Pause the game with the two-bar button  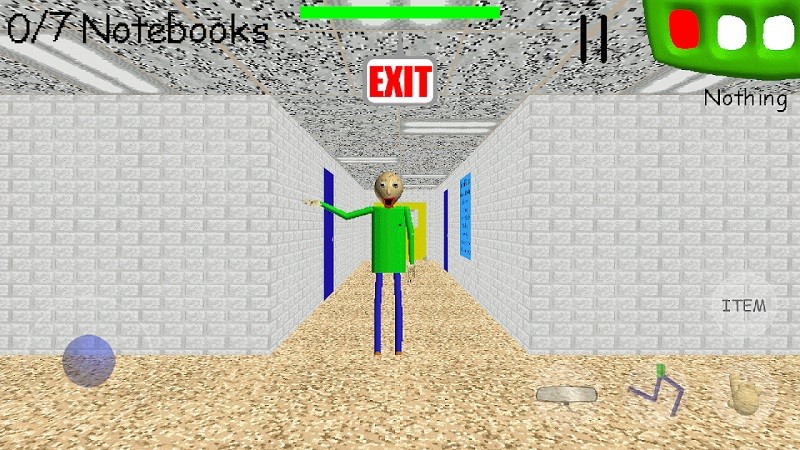tap(593, 39)
